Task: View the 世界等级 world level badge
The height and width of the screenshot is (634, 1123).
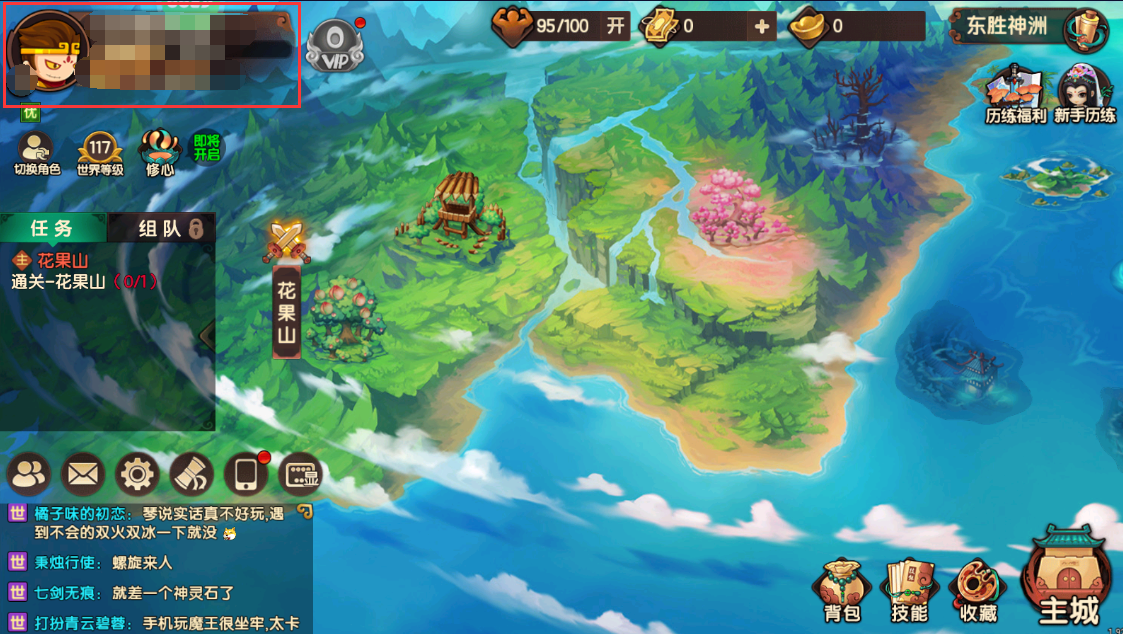Action: pos(100,153)
